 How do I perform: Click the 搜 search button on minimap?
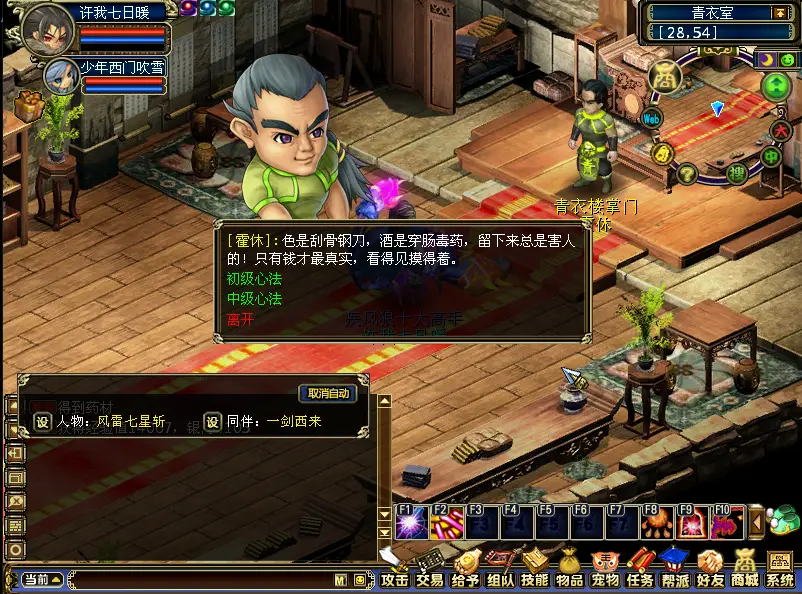pyautogui.click(x=736, y=173)
